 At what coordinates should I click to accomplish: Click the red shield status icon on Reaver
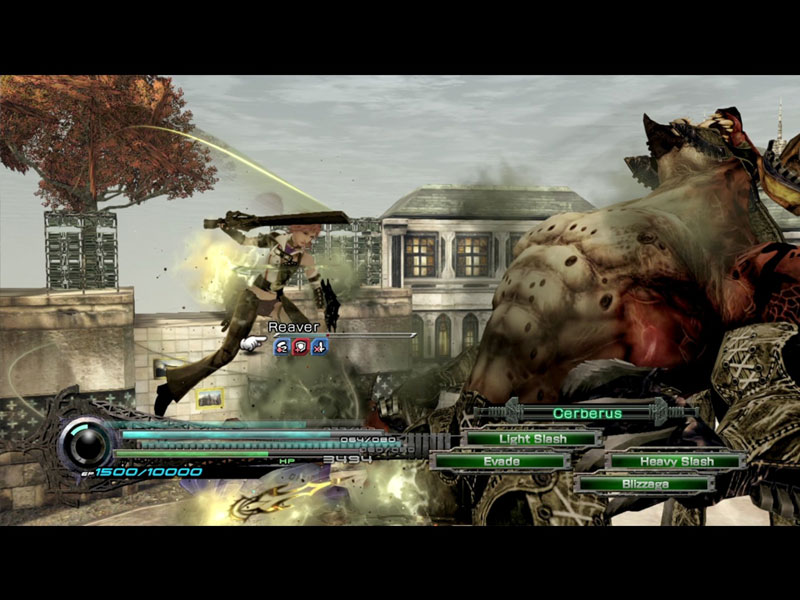tap(300, 347)
